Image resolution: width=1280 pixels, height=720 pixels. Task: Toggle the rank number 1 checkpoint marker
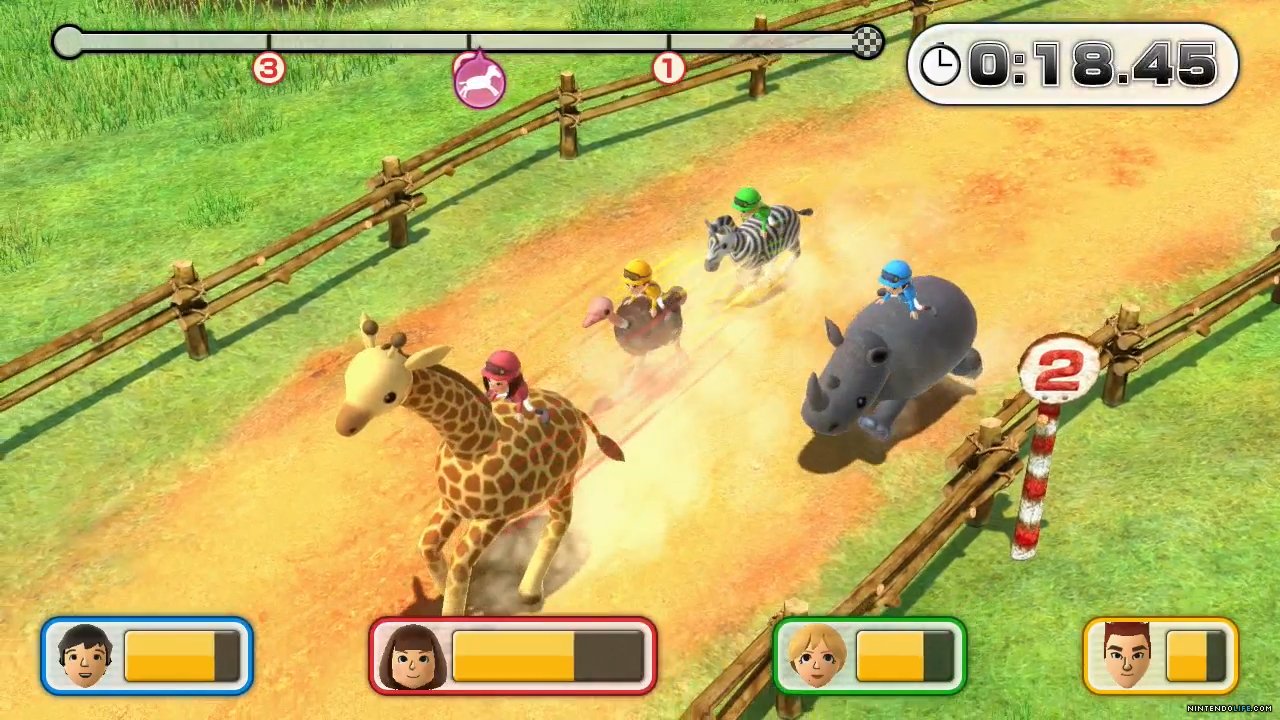(x=668, y=68)
